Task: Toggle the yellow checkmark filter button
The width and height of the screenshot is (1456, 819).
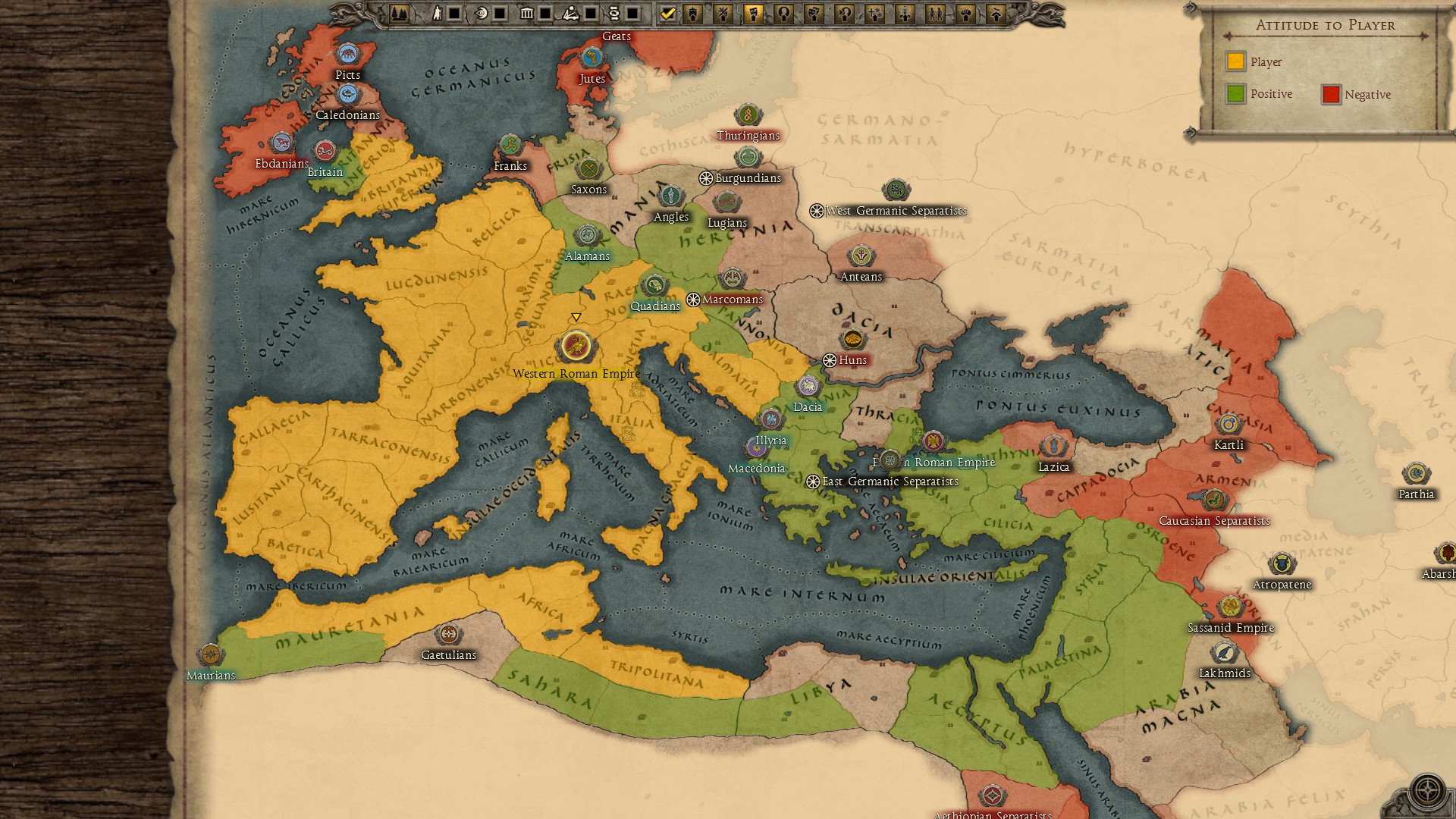Action: [x=667, y=13]
